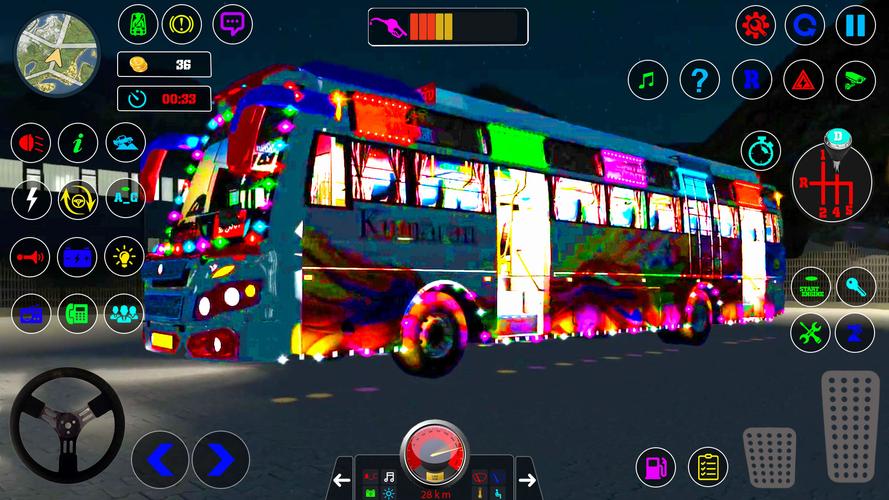Open repair with the wrench and screwdriver icon
This screenshot has height=500, width=889.
pos(810,333)
